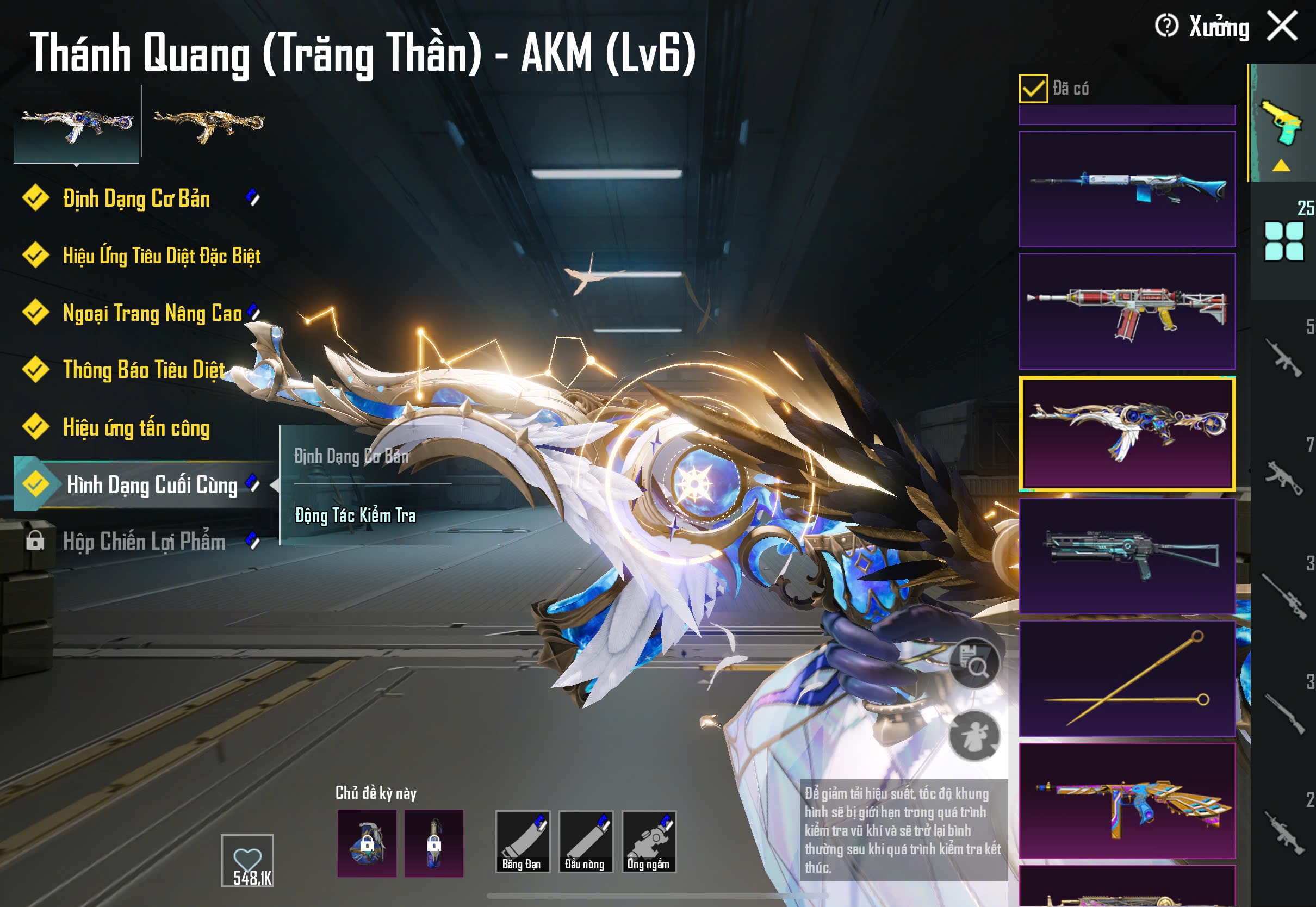Screen dimensions: 1316x907
Task: Select the Băng Đạn attachment slot
Action: pyautogui.click(x=522, y=841)
